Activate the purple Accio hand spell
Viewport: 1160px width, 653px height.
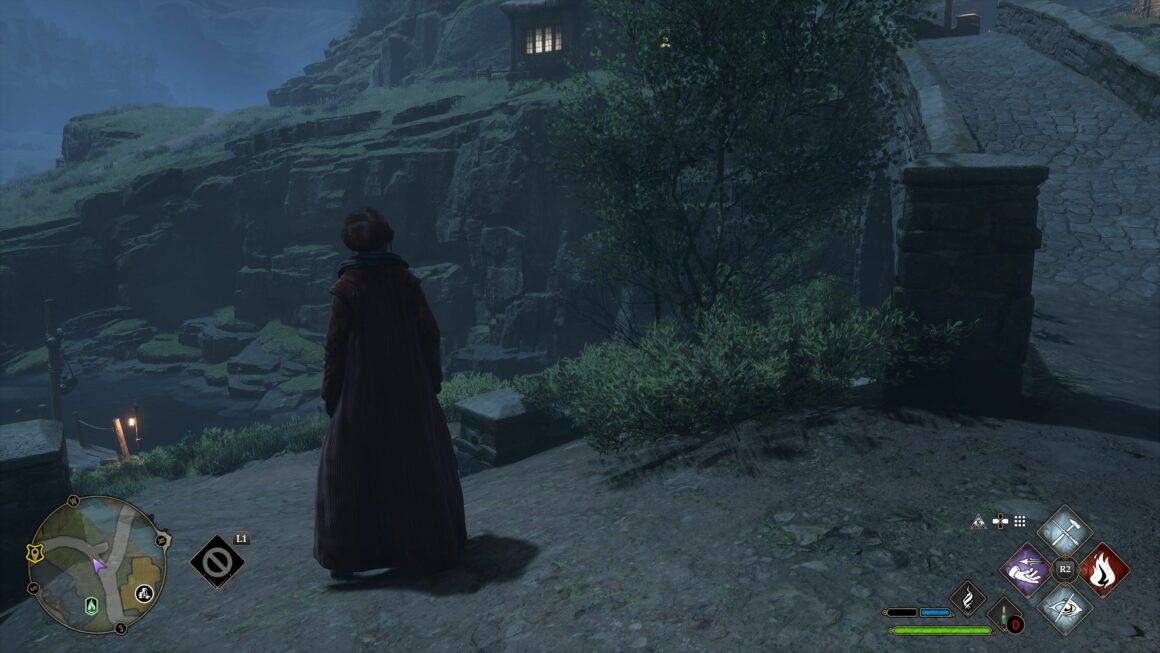coord(1026,570)
